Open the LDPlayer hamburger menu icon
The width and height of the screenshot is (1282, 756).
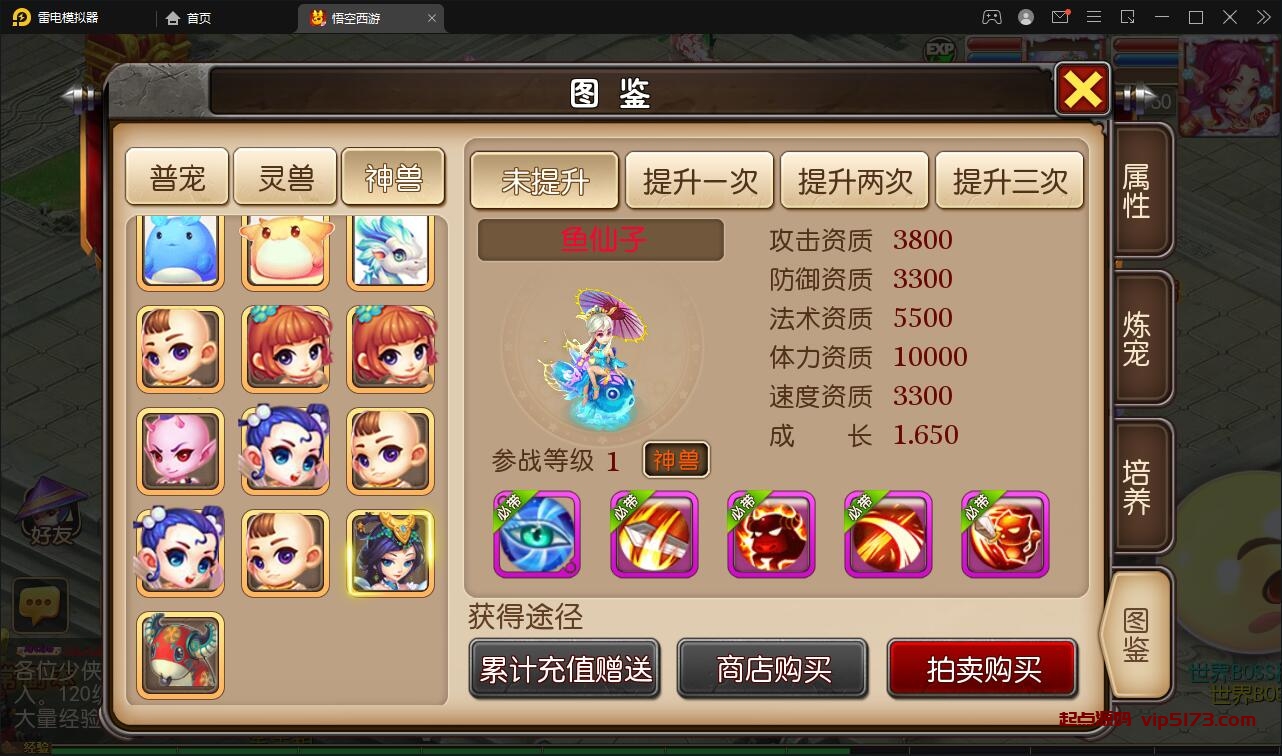tap(1095, 17)
